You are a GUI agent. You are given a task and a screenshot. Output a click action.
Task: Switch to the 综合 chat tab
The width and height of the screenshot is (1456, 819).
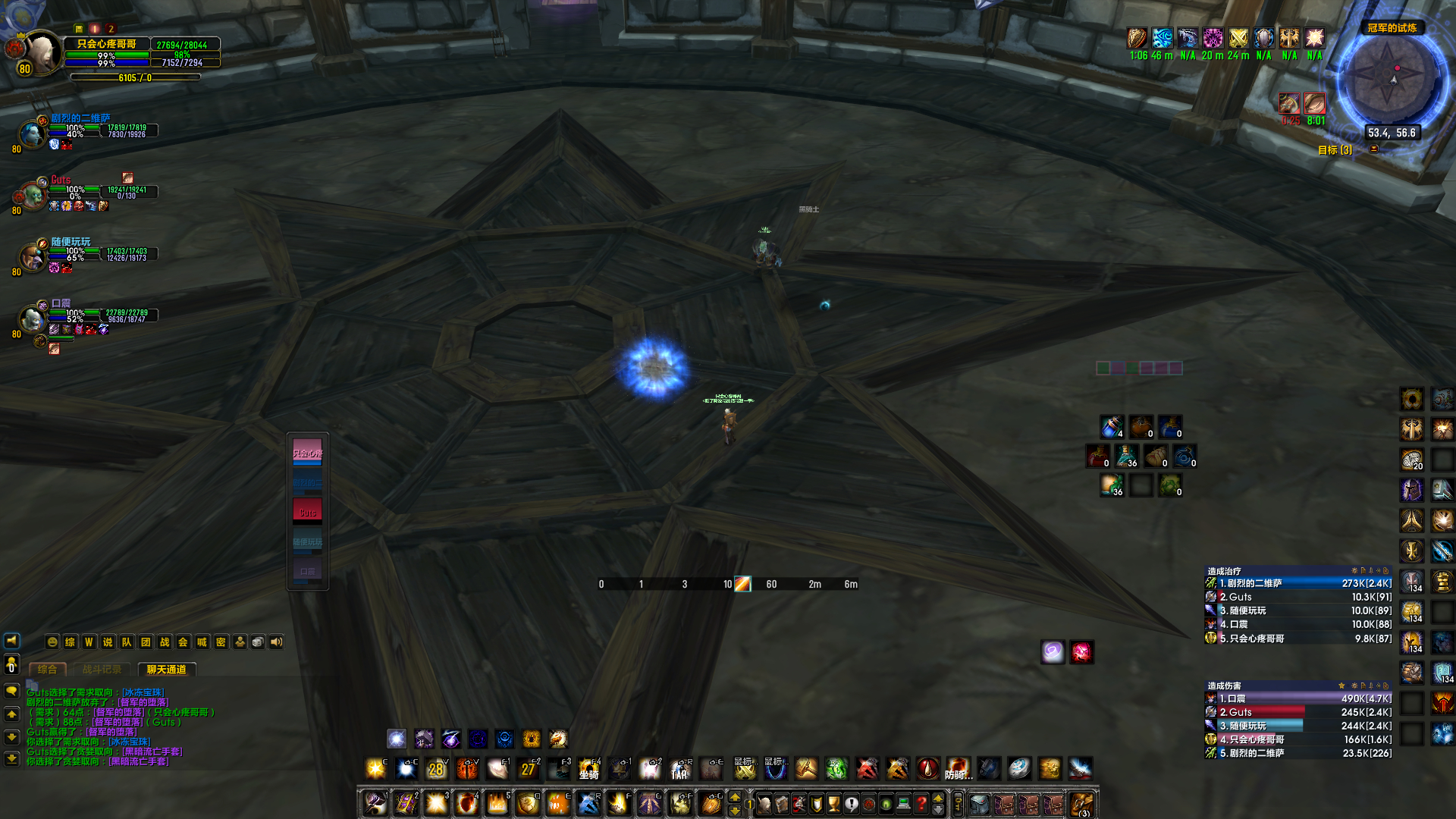[47, 670]
